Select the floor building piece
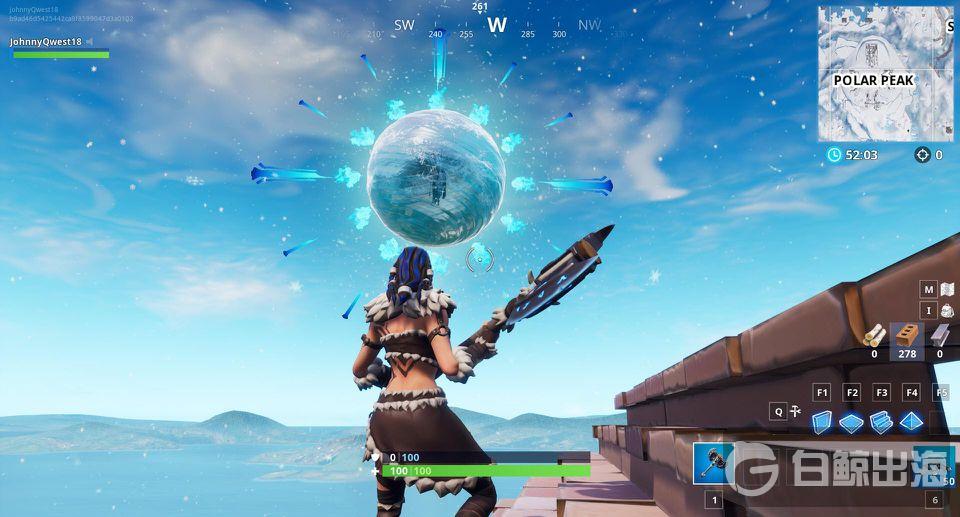This screenshot has height=517, width=960. pyautogui.click(x=851, y=422)
